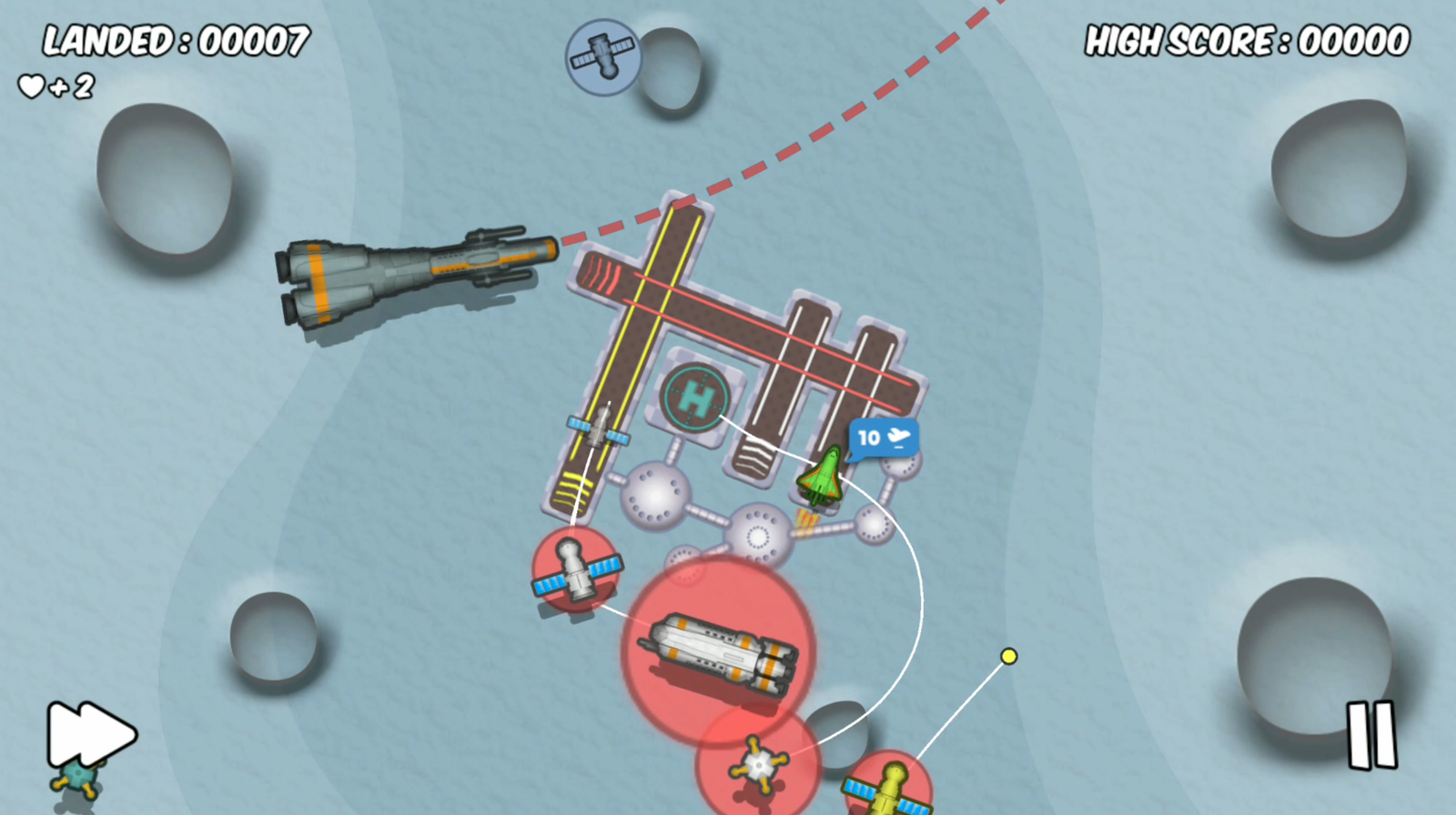Screen dimensions: 1456x815
Task: Pause the game
Action: (1371, 735)
